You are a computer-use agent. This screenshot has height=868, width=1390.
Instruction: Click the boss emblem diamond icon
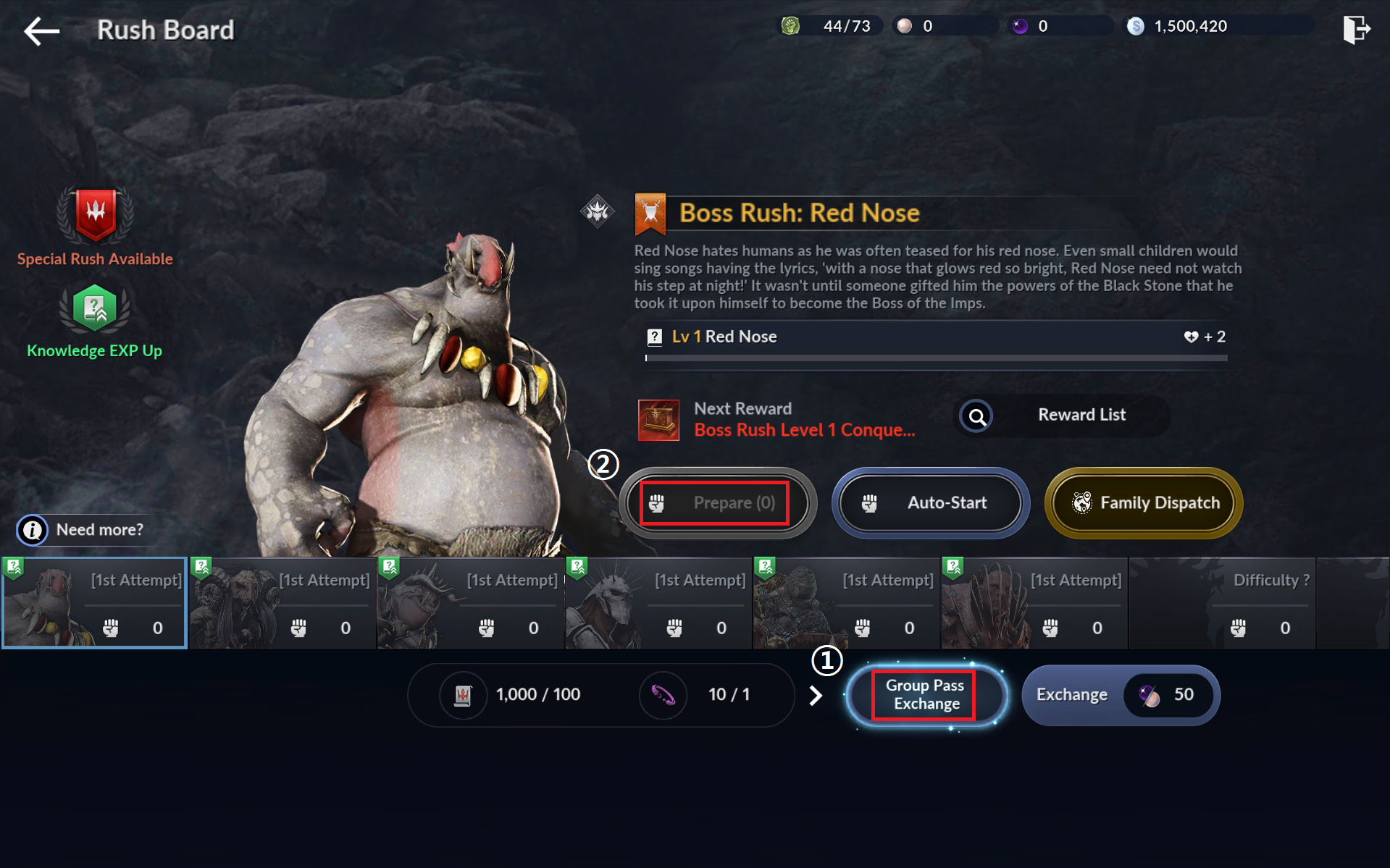598,211
